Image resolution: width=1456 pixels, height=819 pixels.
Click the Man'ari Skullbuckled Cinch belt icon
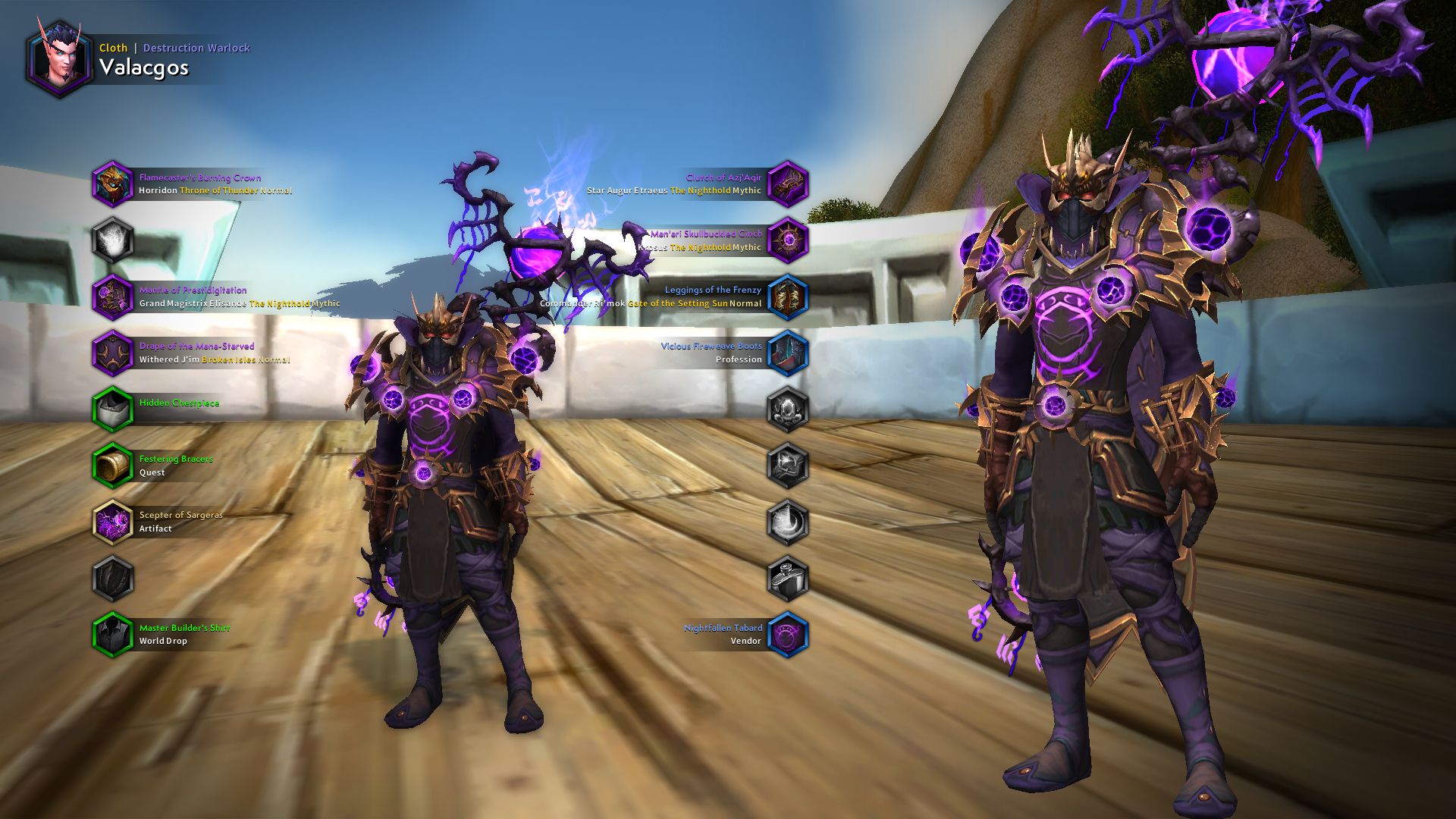(786, 240)
